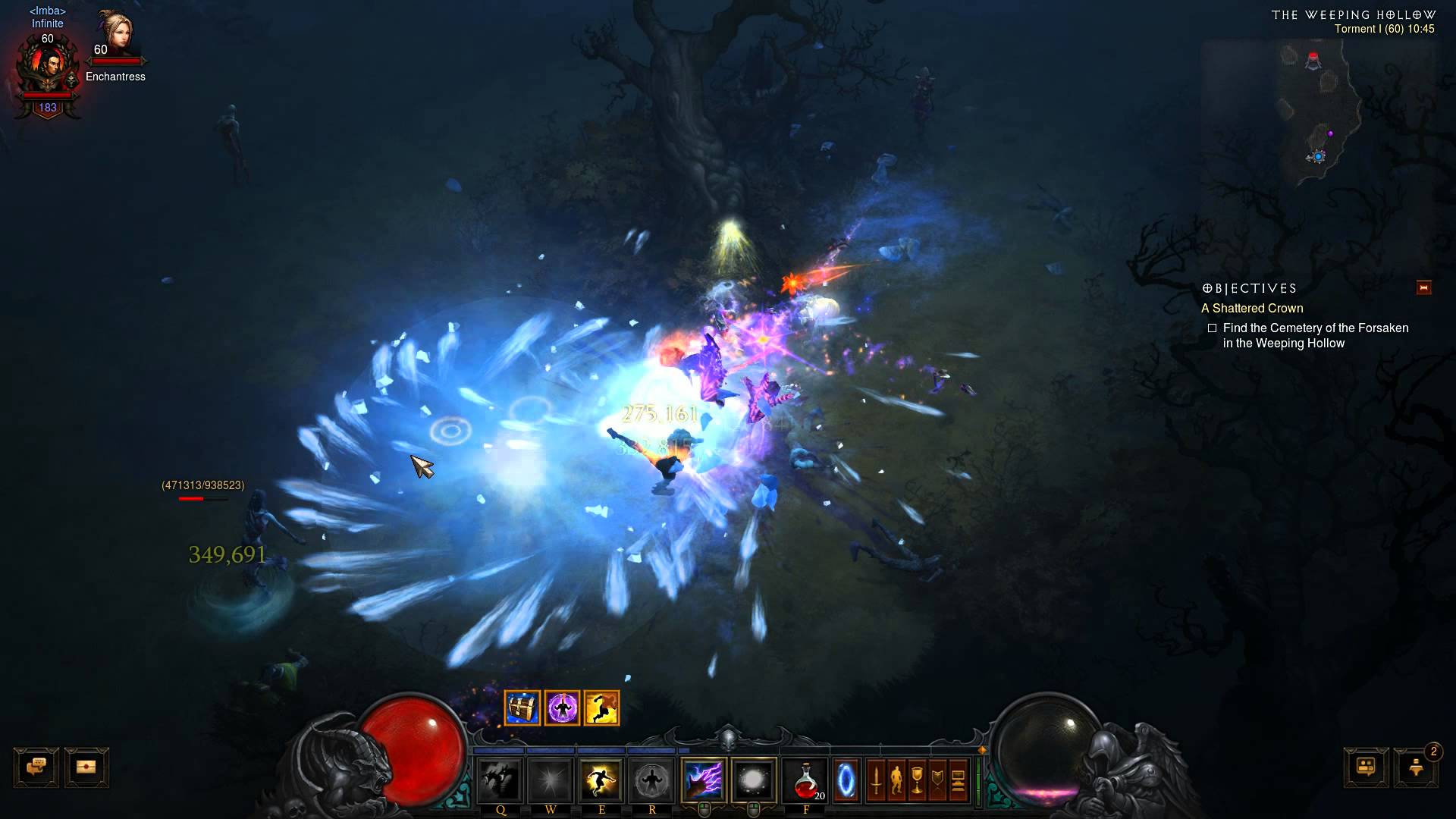
Task: Open the goblet menu button
Action: click(x=917, y=780)
